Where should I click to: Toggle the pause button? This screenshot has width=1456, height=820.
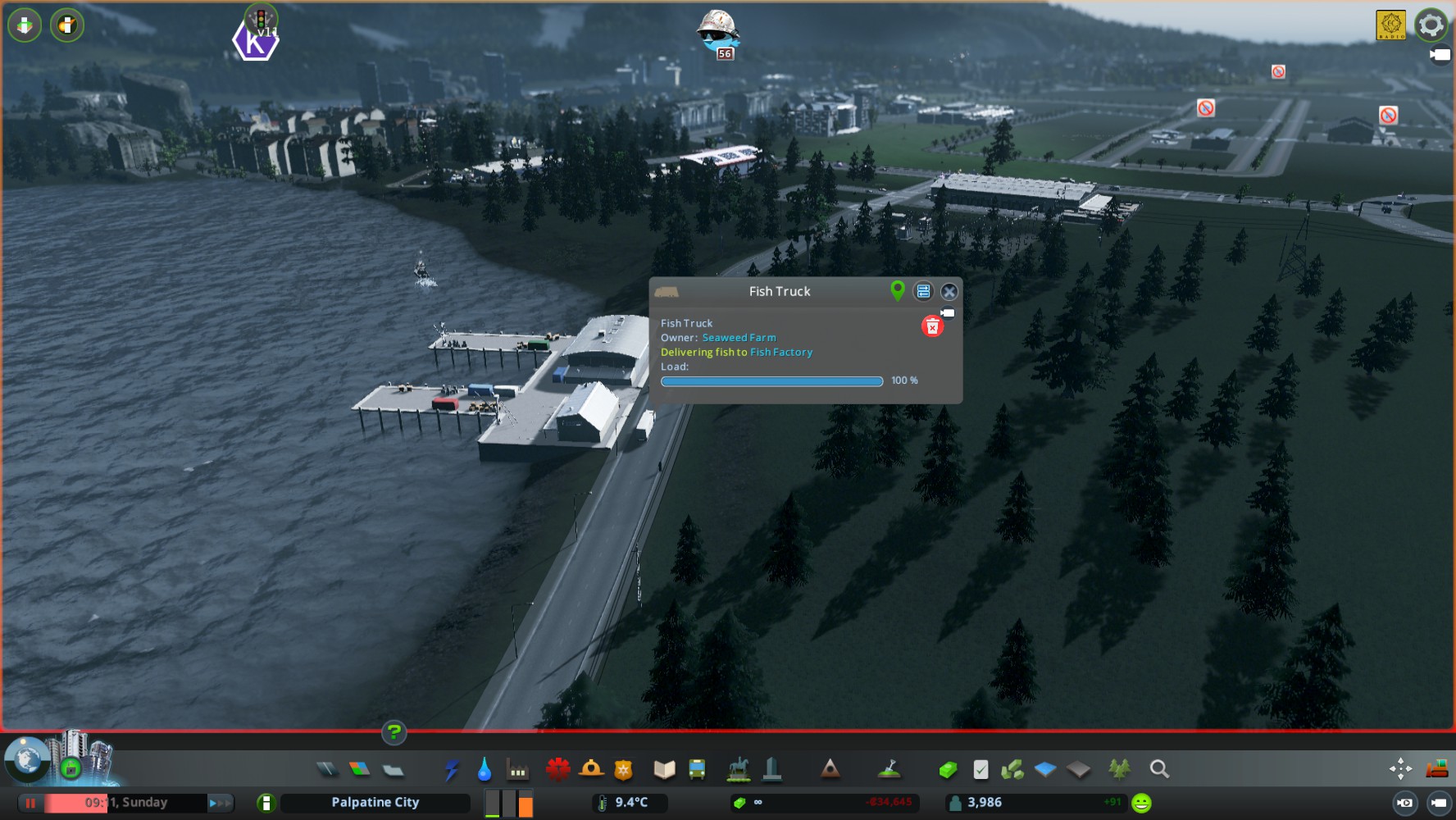[x=30, y=803]
